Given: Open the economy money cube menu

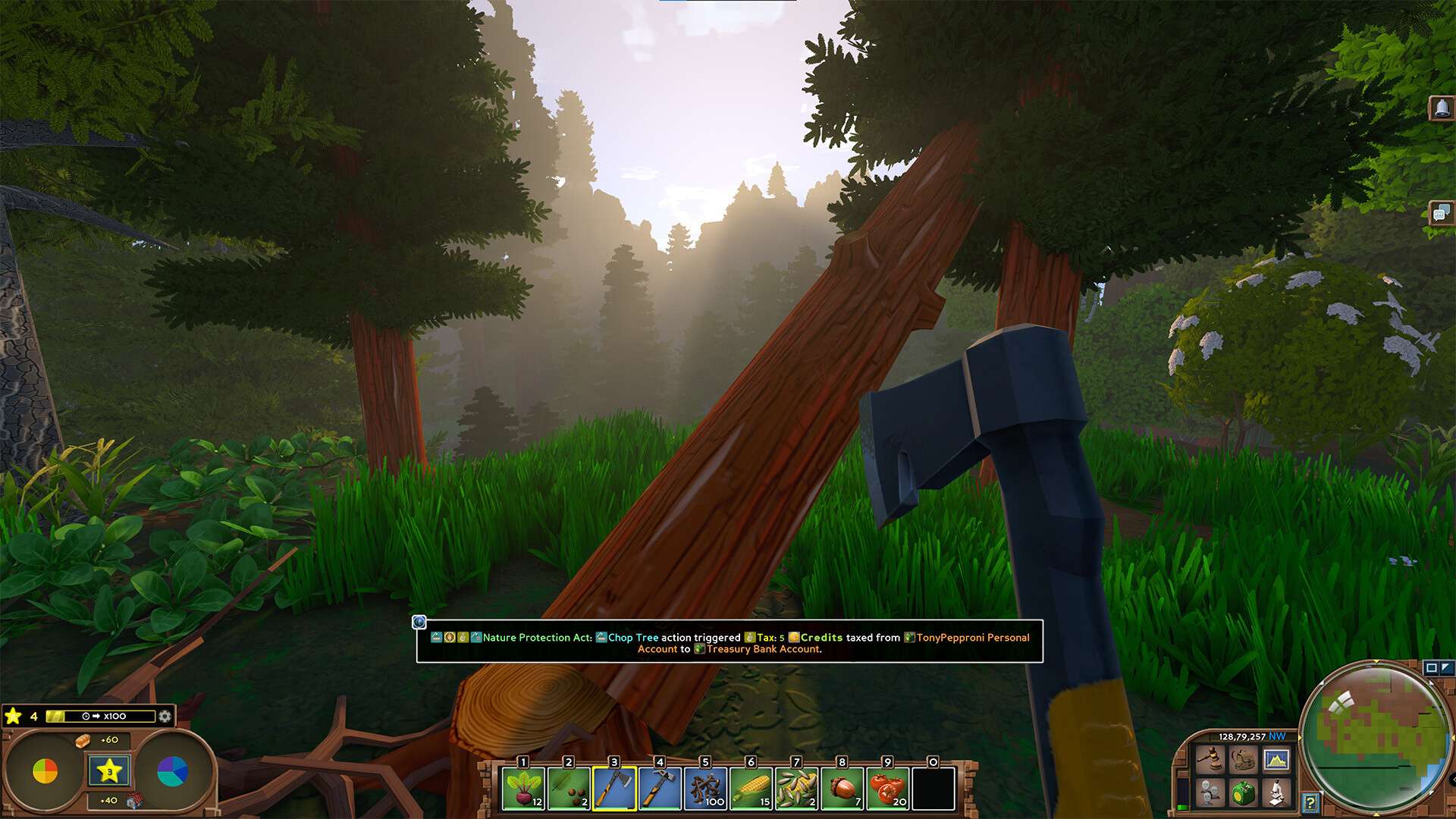Looking at the screenshot, I should (x=1243, y=793).
